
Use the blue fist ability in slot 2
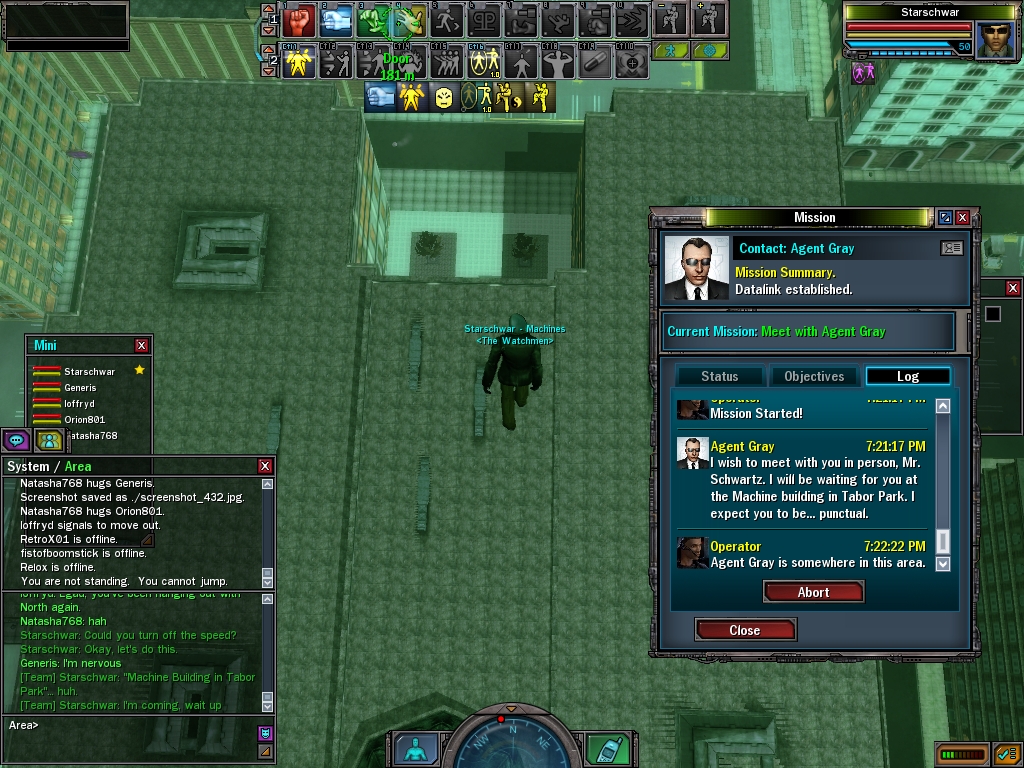(x=336, y=19)
